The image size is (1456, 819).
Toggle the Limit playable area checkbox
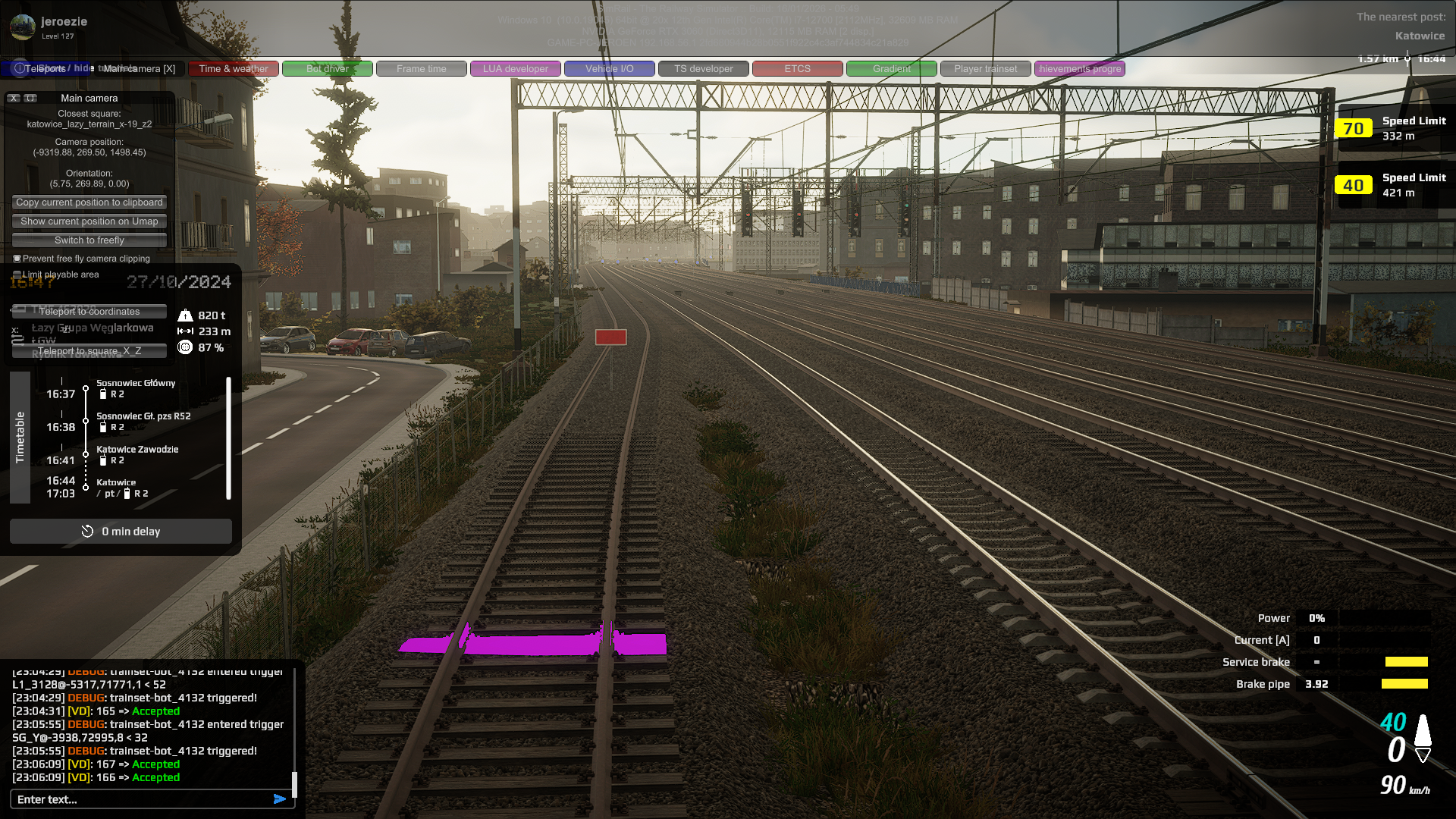17,275
